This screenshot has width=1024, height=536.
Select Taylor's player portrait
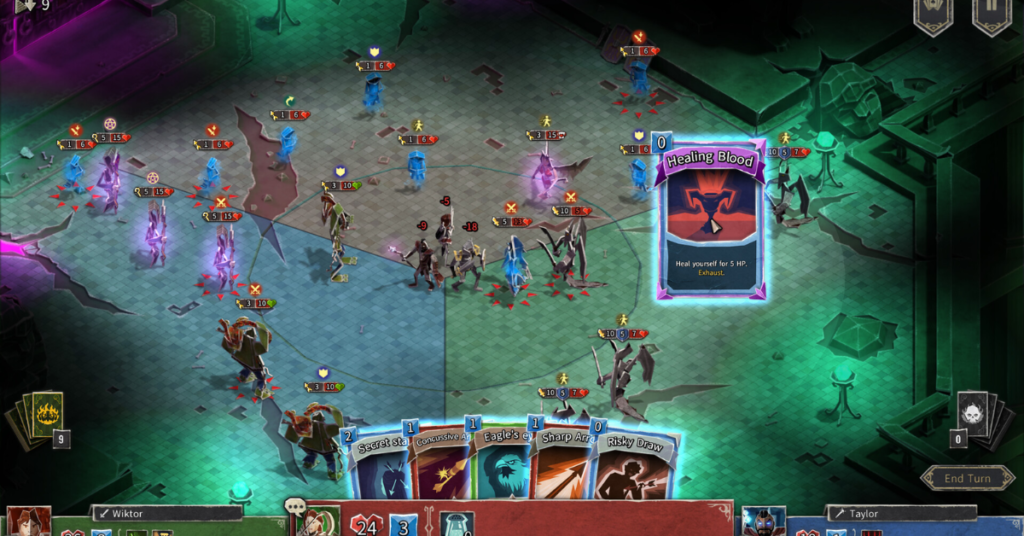762,521
